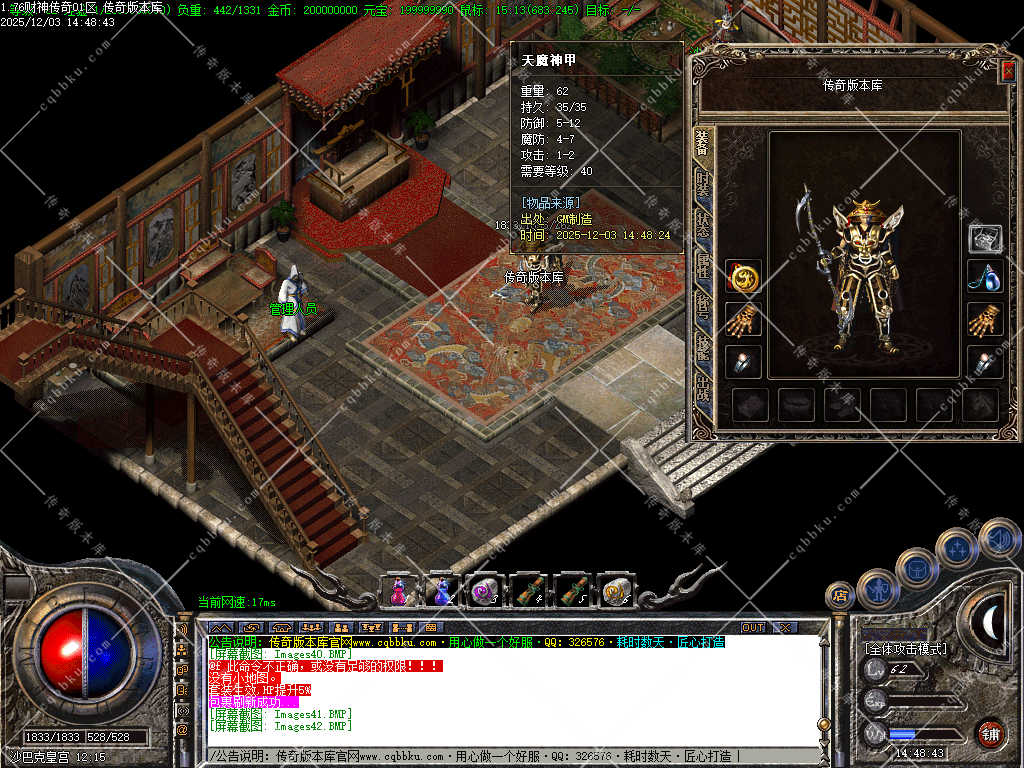Click the OUT button above the chat
The height and width of the screenshot is (768, 1024).
coord(753,627)
